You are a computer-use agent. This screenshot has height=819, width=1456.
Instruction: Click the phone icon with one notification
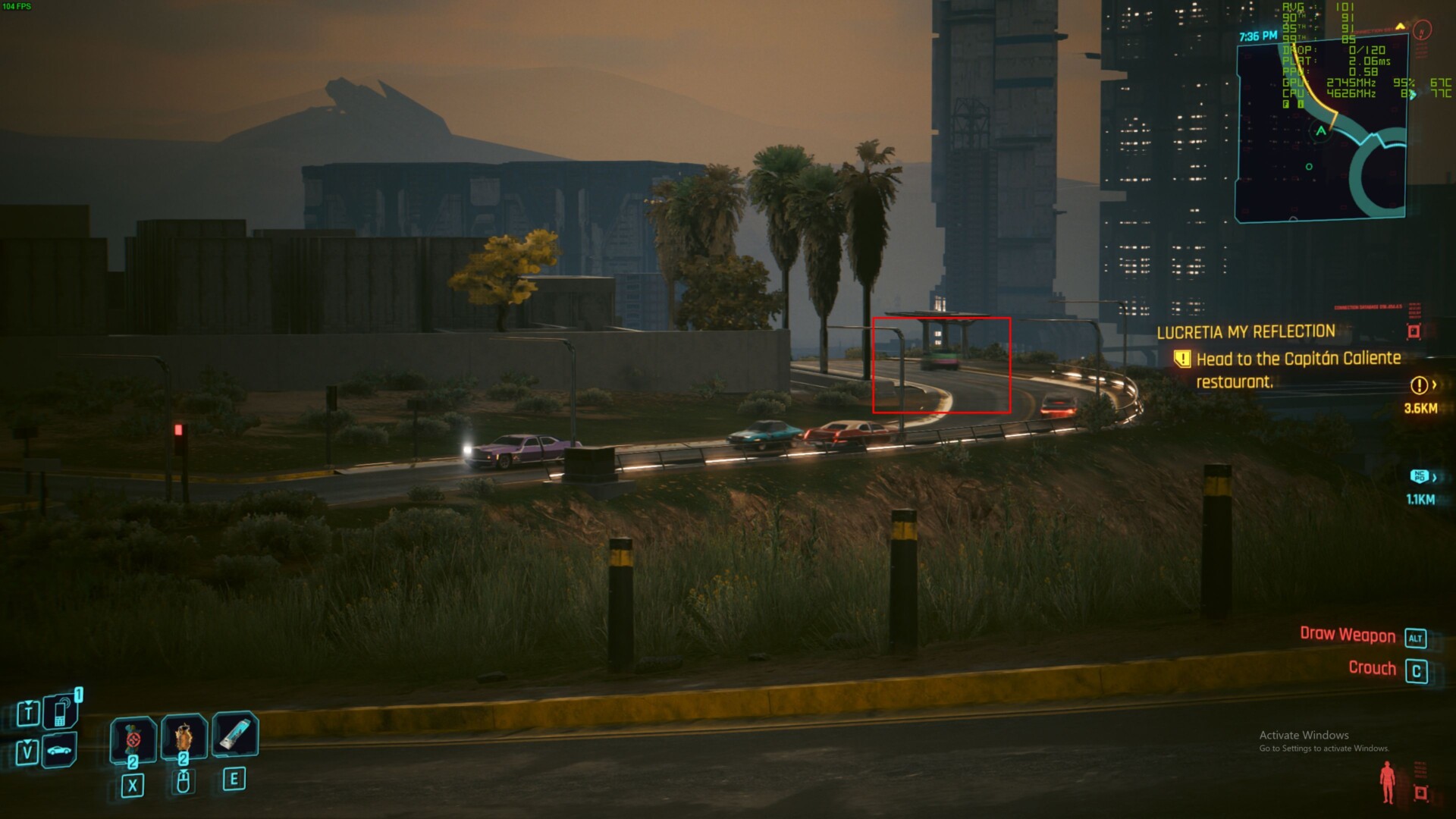pos(61,711)
